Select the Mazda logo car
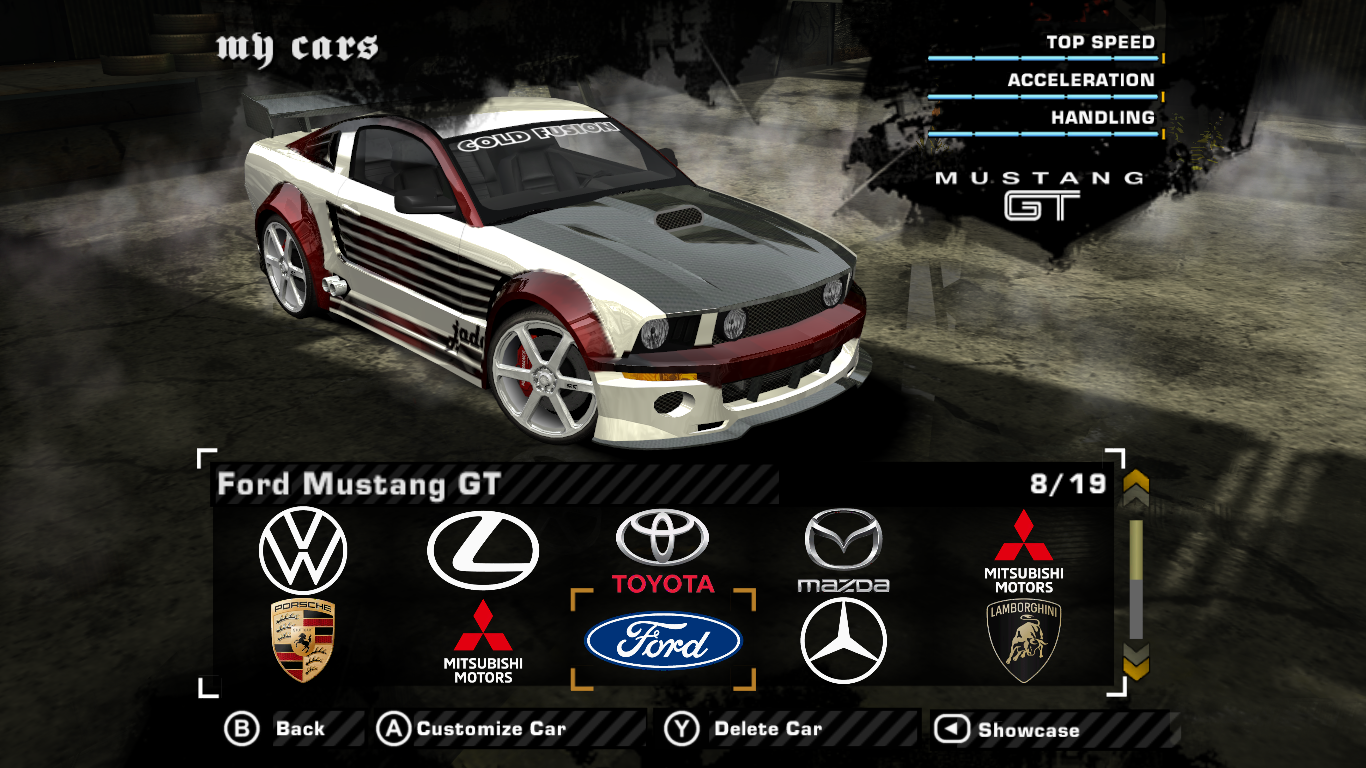Viewport: 1366px width, 768px height. 843,550
